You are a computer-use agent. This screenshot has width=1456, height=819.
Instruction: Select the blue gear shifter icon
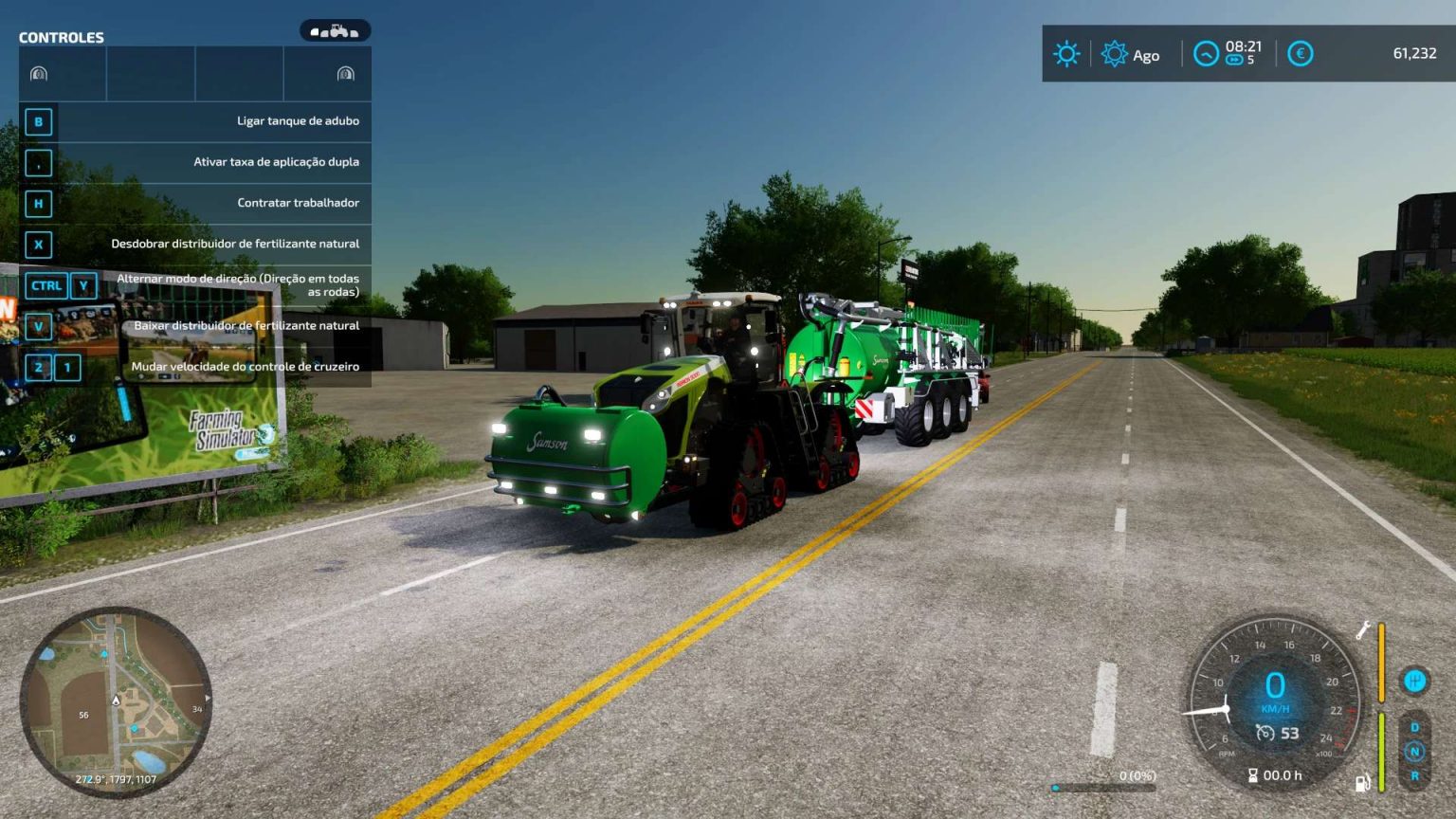click(1414, 681)
